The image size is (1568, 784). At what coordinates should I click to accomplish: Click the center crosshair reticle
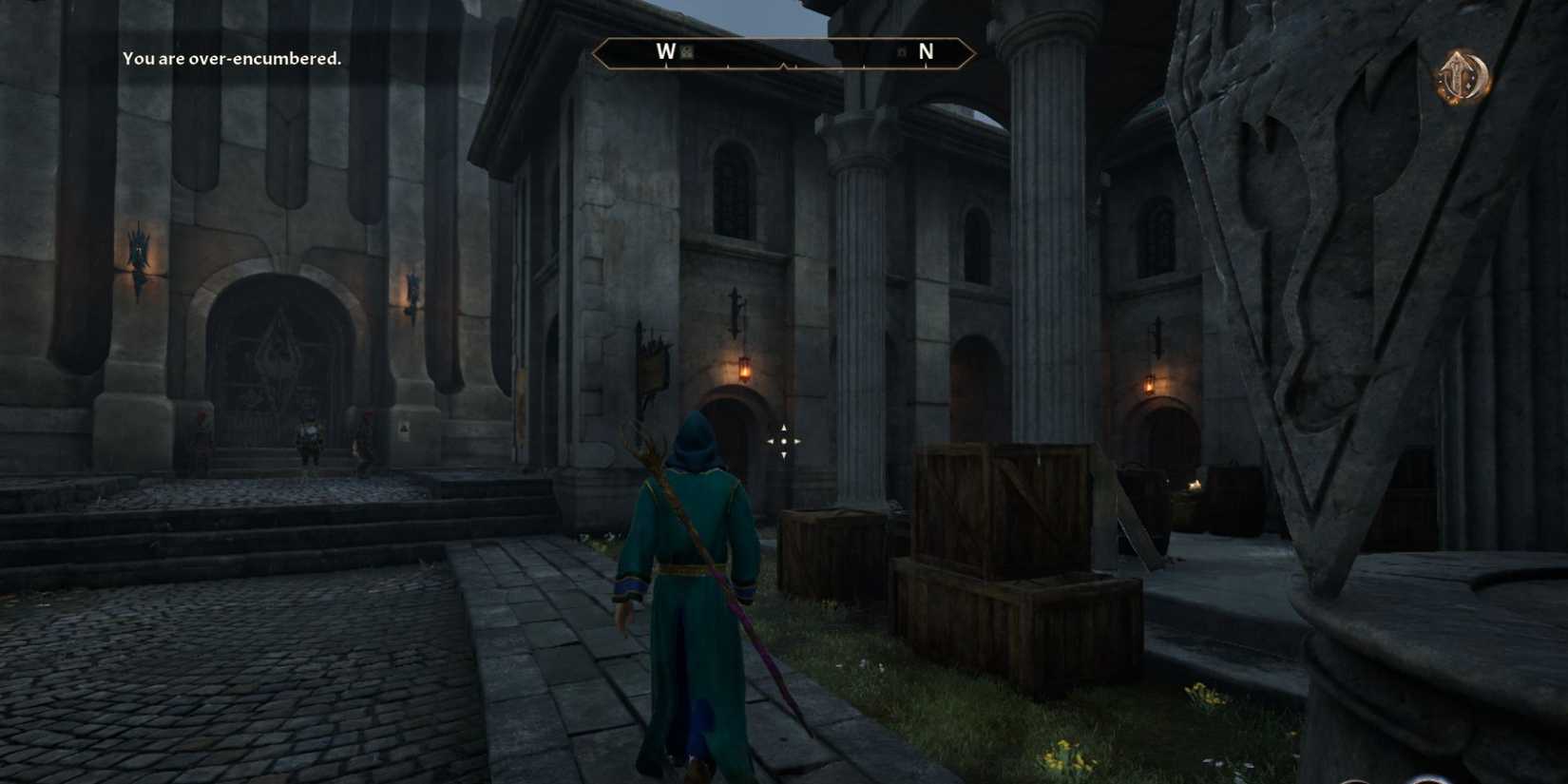(783, 440)
